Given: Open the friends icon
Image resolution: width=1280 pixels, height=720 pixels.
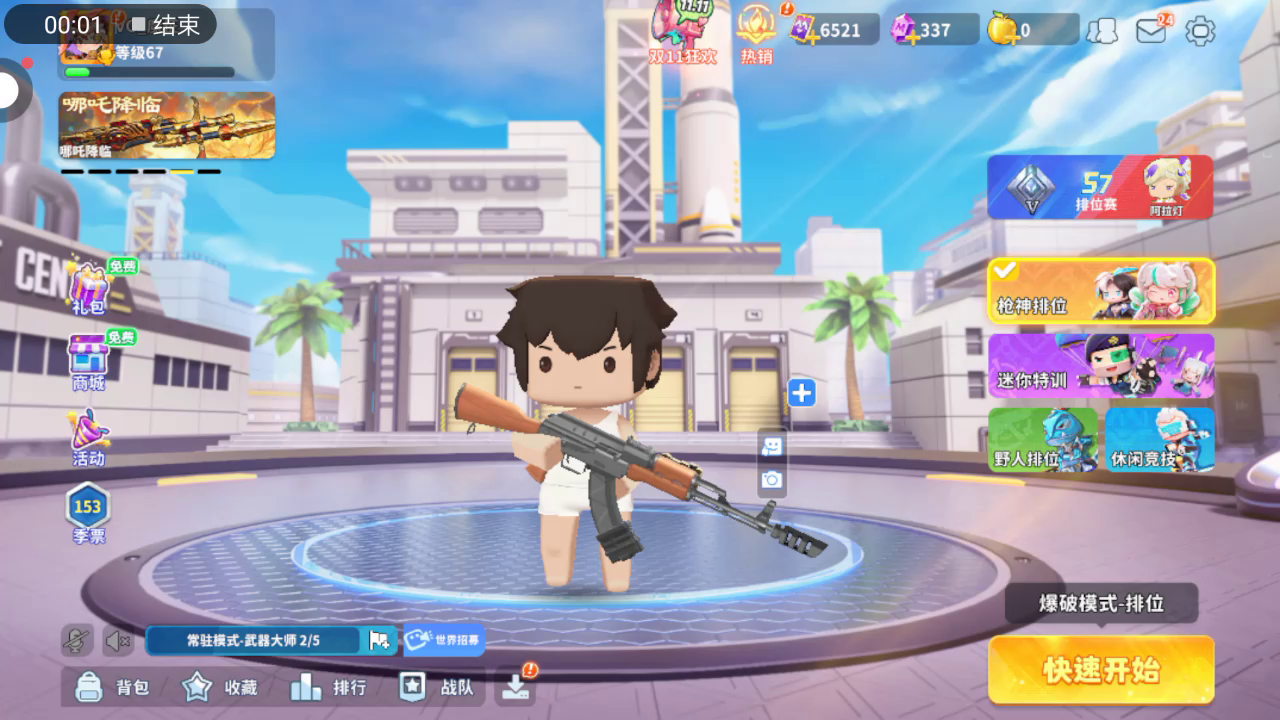Looking at the screenshot, I should click(1102, 30).
